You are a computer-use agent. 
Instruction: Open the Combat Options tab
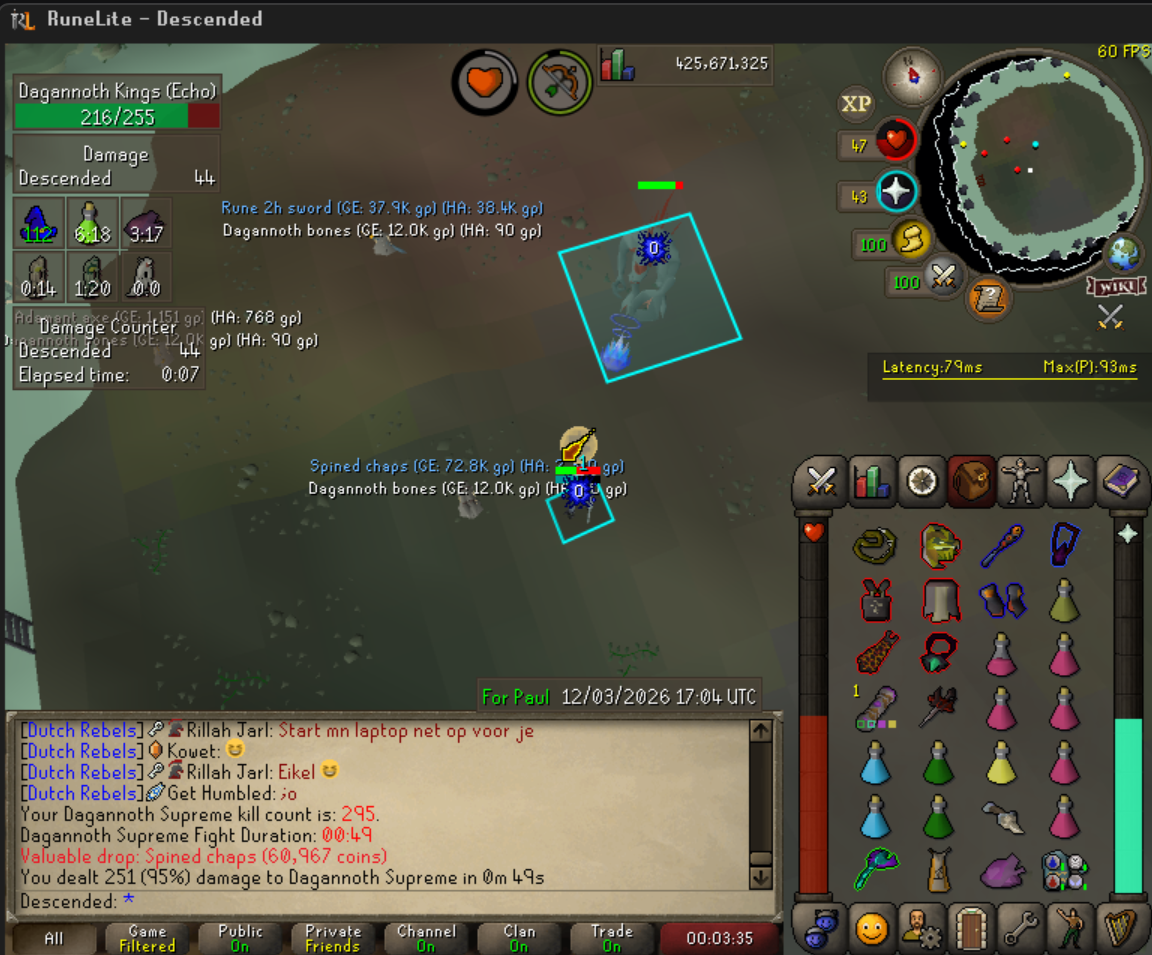[821, 482]
